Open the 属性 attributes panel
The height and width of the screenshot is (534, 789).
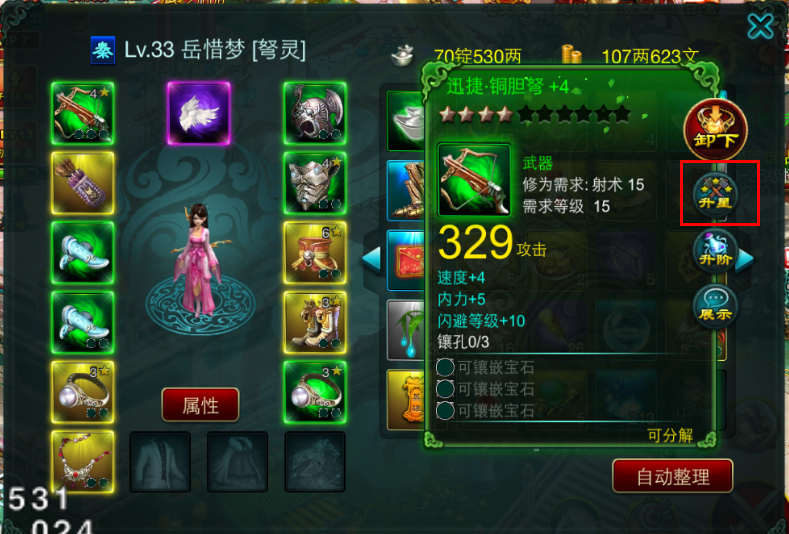(200, 405)
